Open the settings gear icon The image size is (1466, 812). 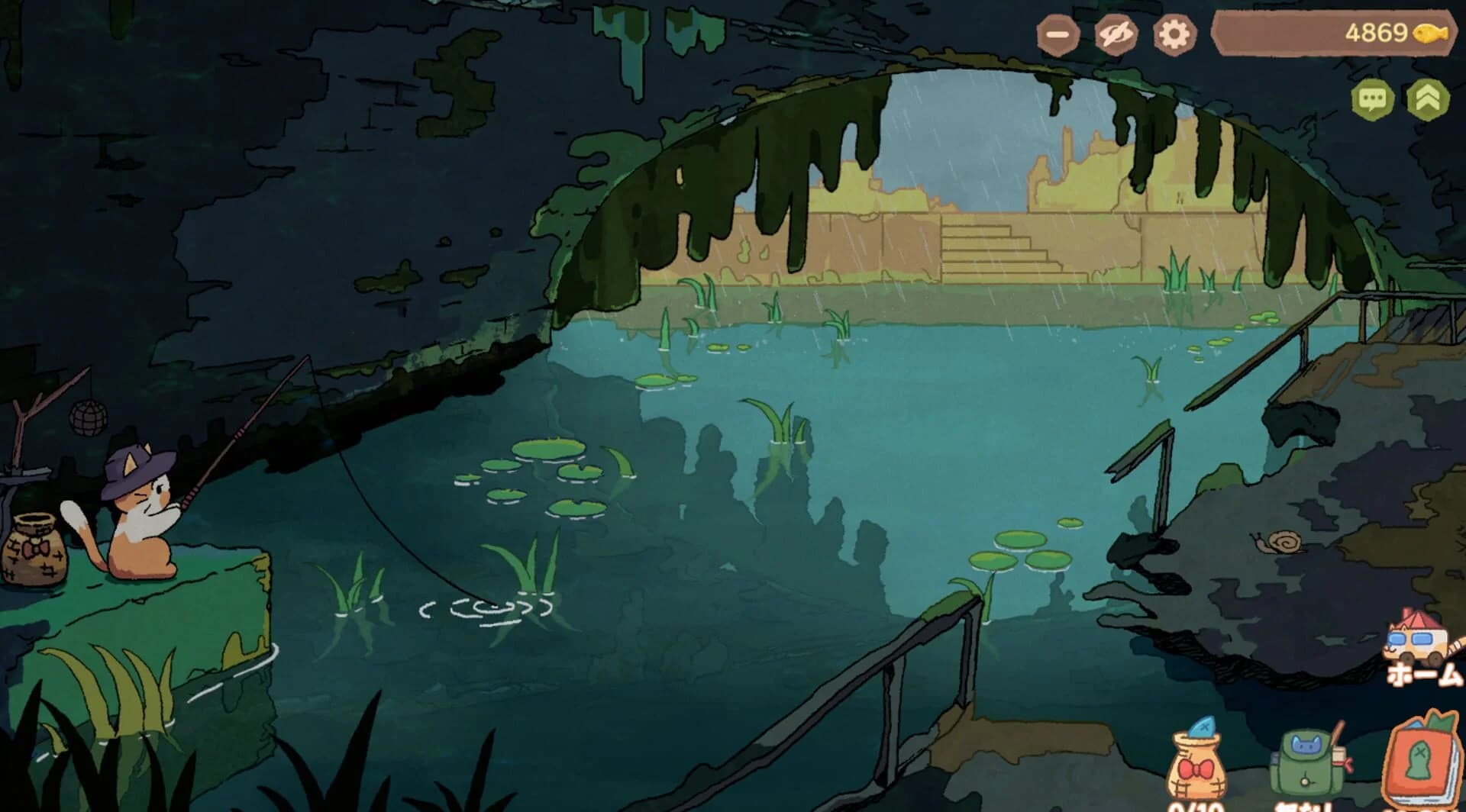[1173, 34]
